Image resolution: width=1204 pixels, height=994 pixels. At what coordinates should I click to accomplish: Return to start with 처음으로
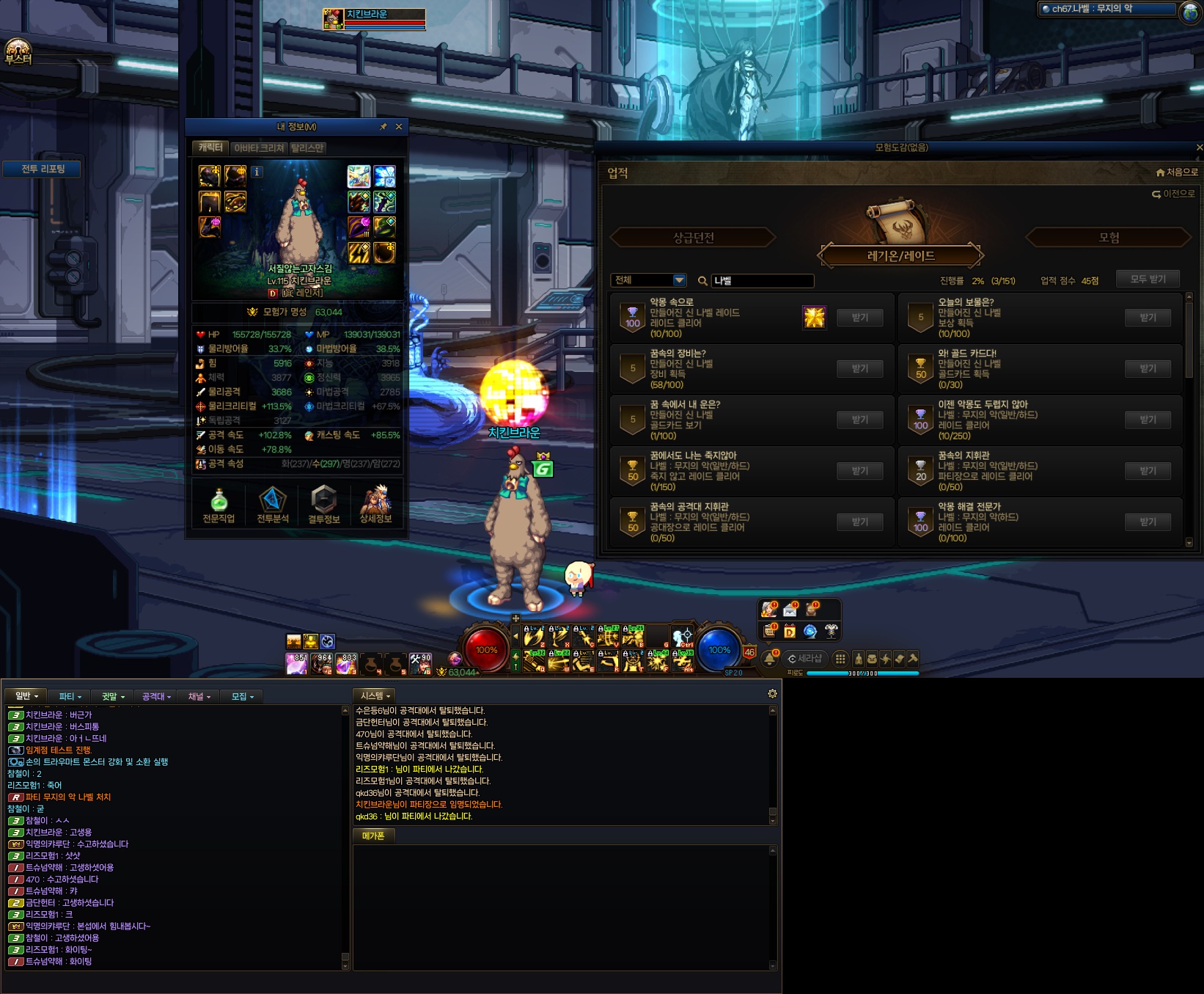pyautogui.click(x=1177, y=172)
